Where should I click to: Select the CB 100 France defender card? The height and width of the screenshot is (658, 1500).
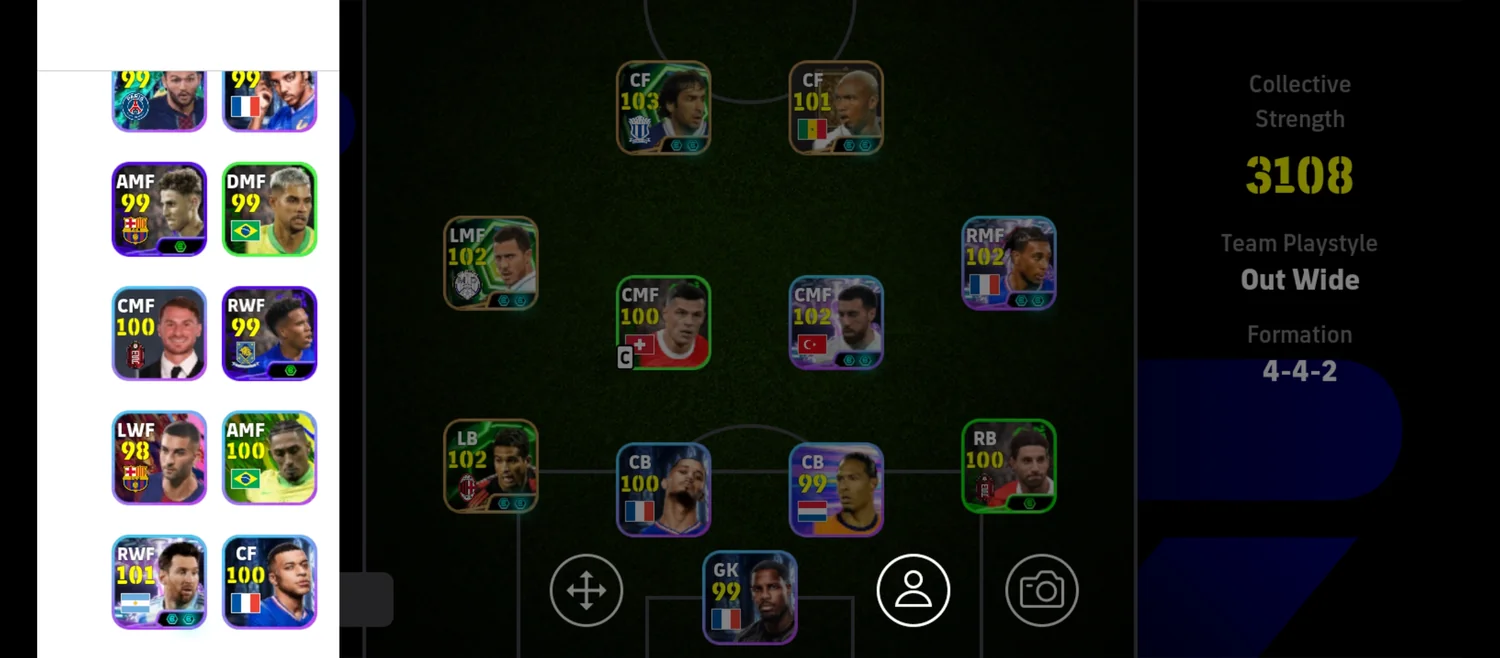pyautogui.click(x=663, y=490)
